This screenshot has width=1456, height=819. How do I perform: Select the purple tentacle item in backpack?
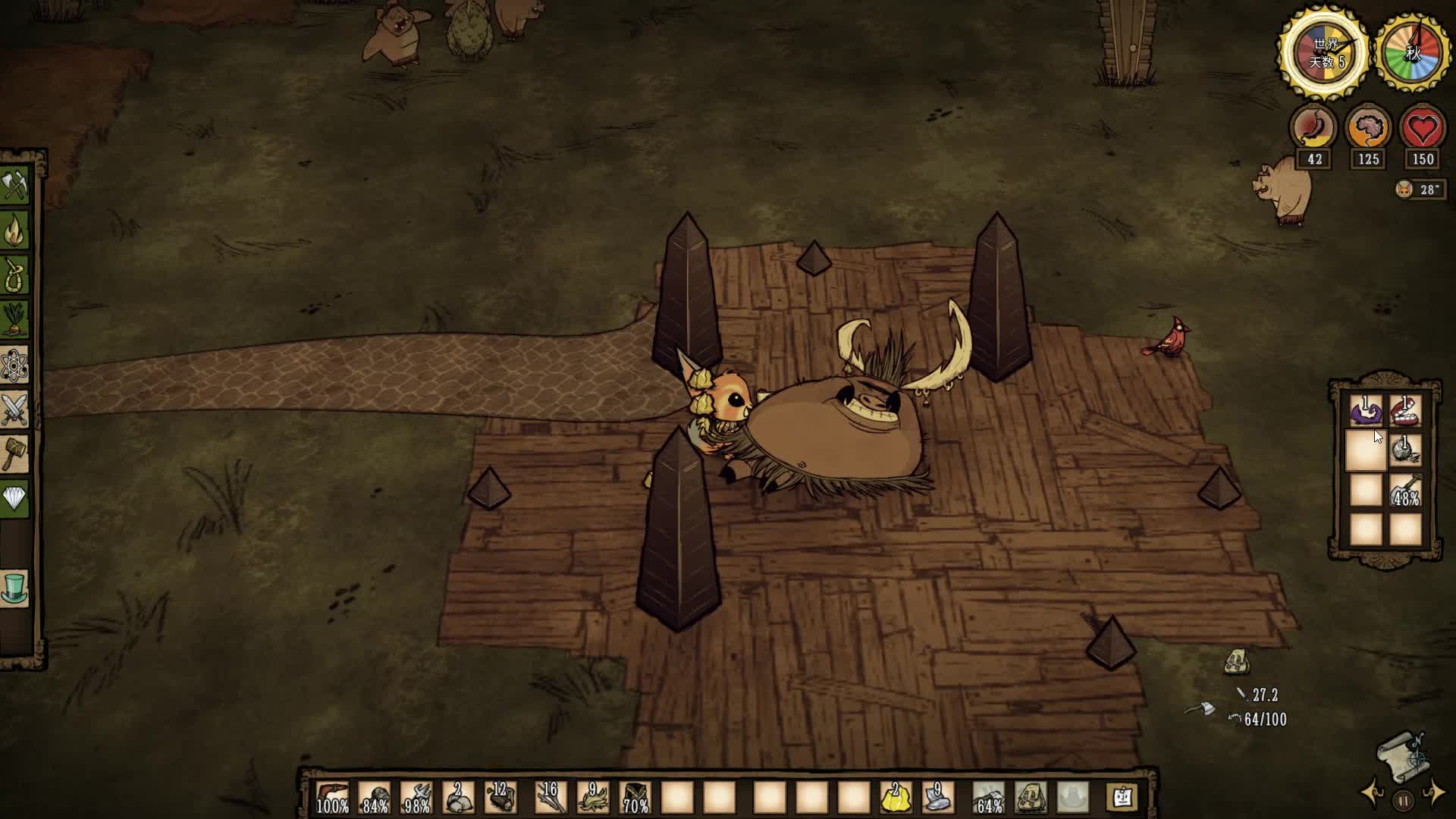point(1366,413)
